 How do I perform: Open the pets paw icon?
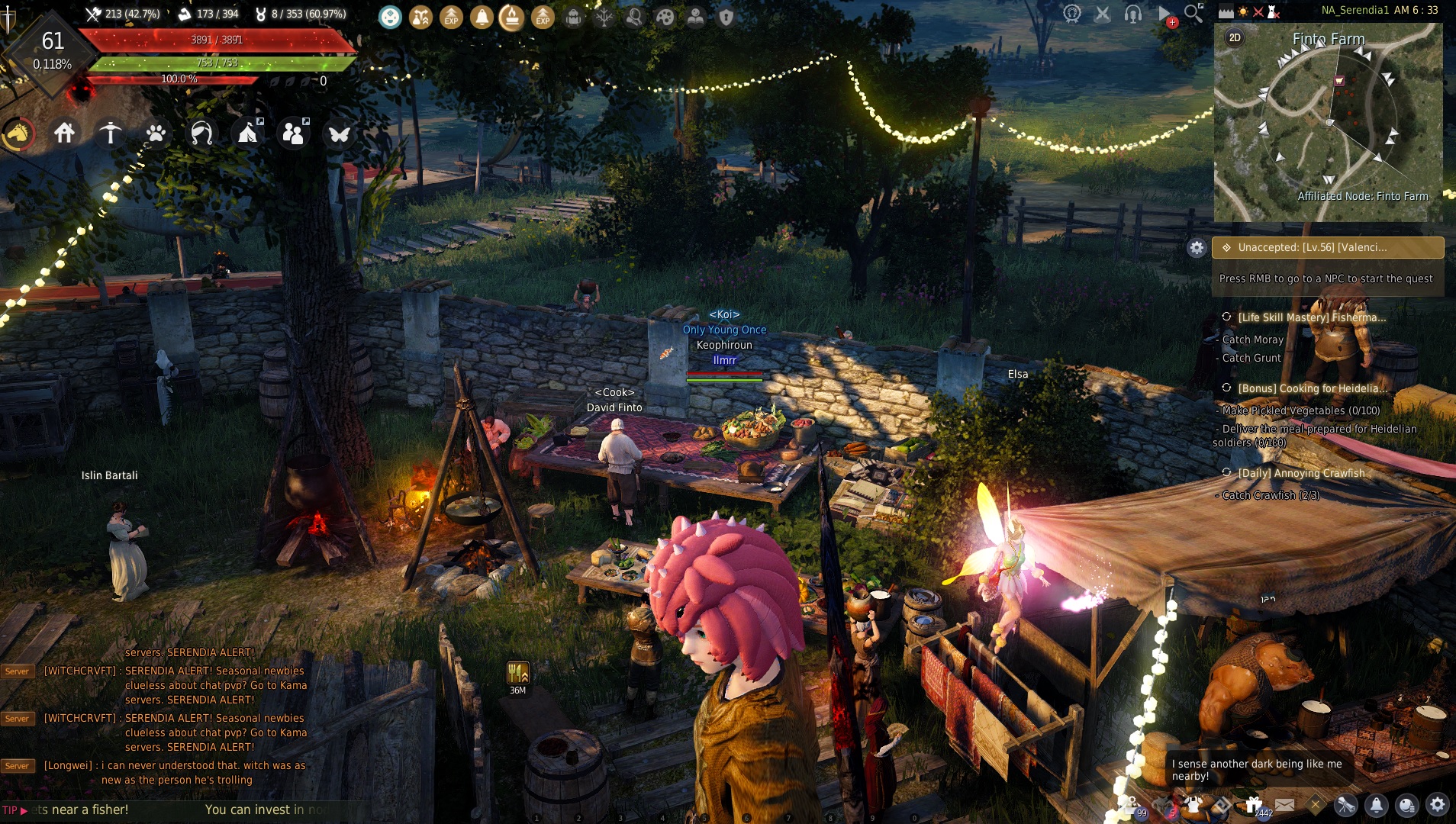pyautogui.click(x=156, y=134)
